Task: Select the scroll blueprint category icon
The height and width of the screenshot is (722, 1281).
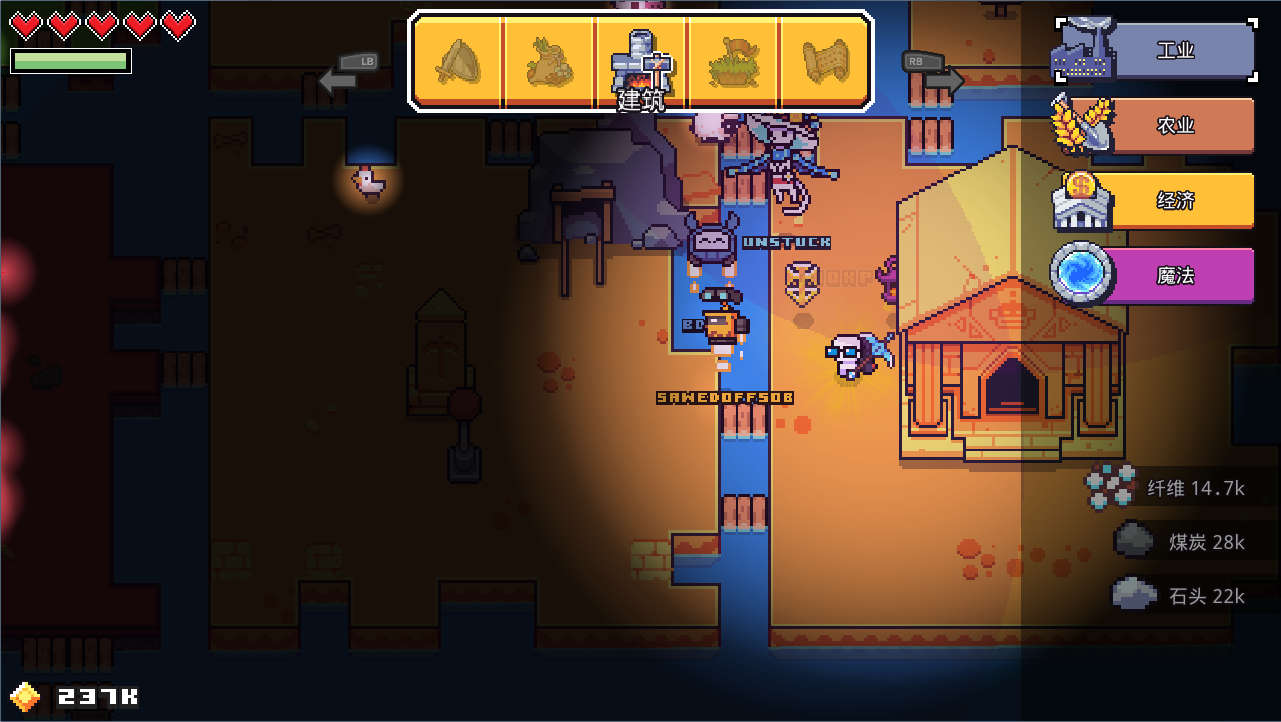Action: pos(825,62)
